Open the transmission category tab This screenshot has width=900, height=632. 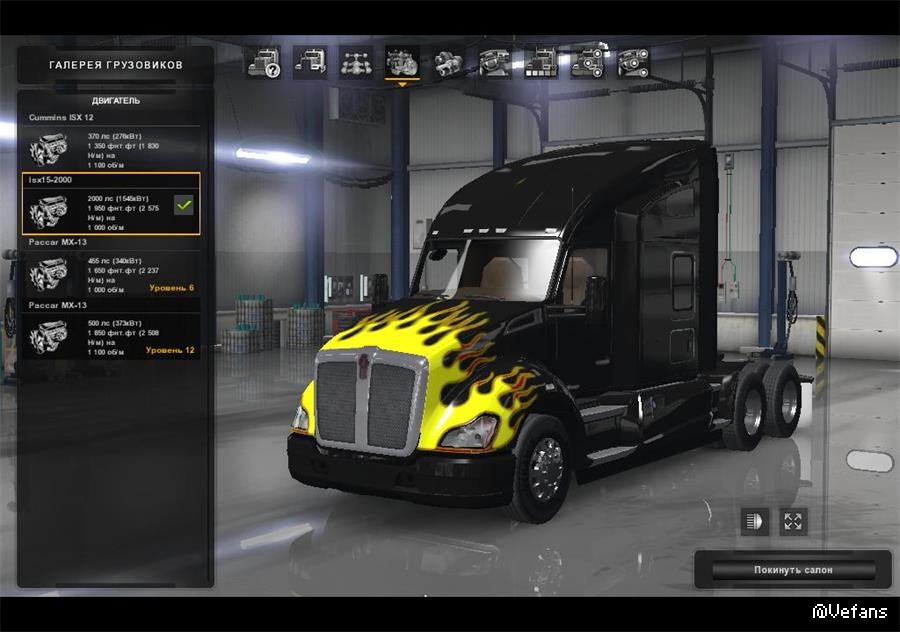448,63
